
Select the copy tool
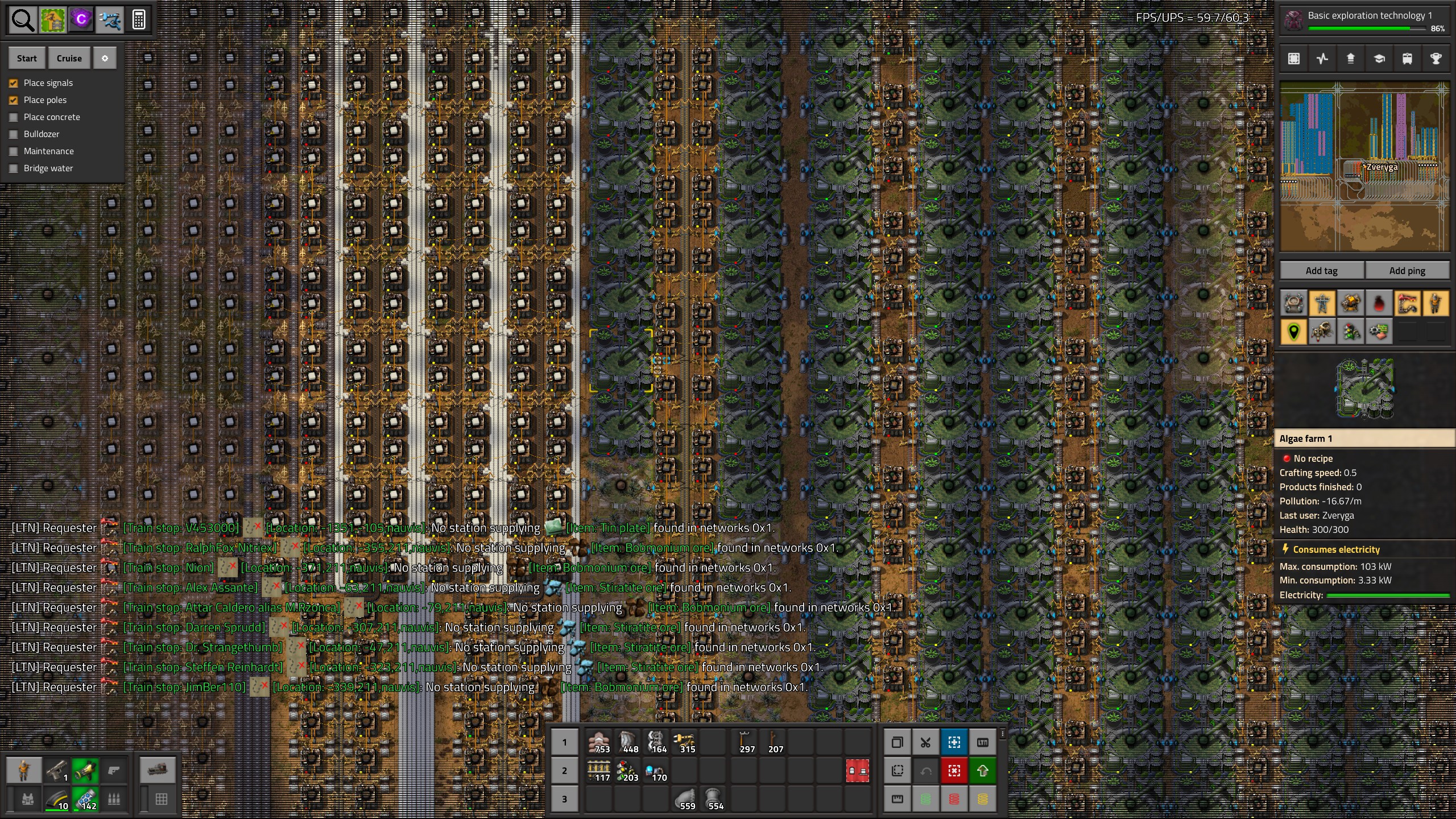coord(899,742)
